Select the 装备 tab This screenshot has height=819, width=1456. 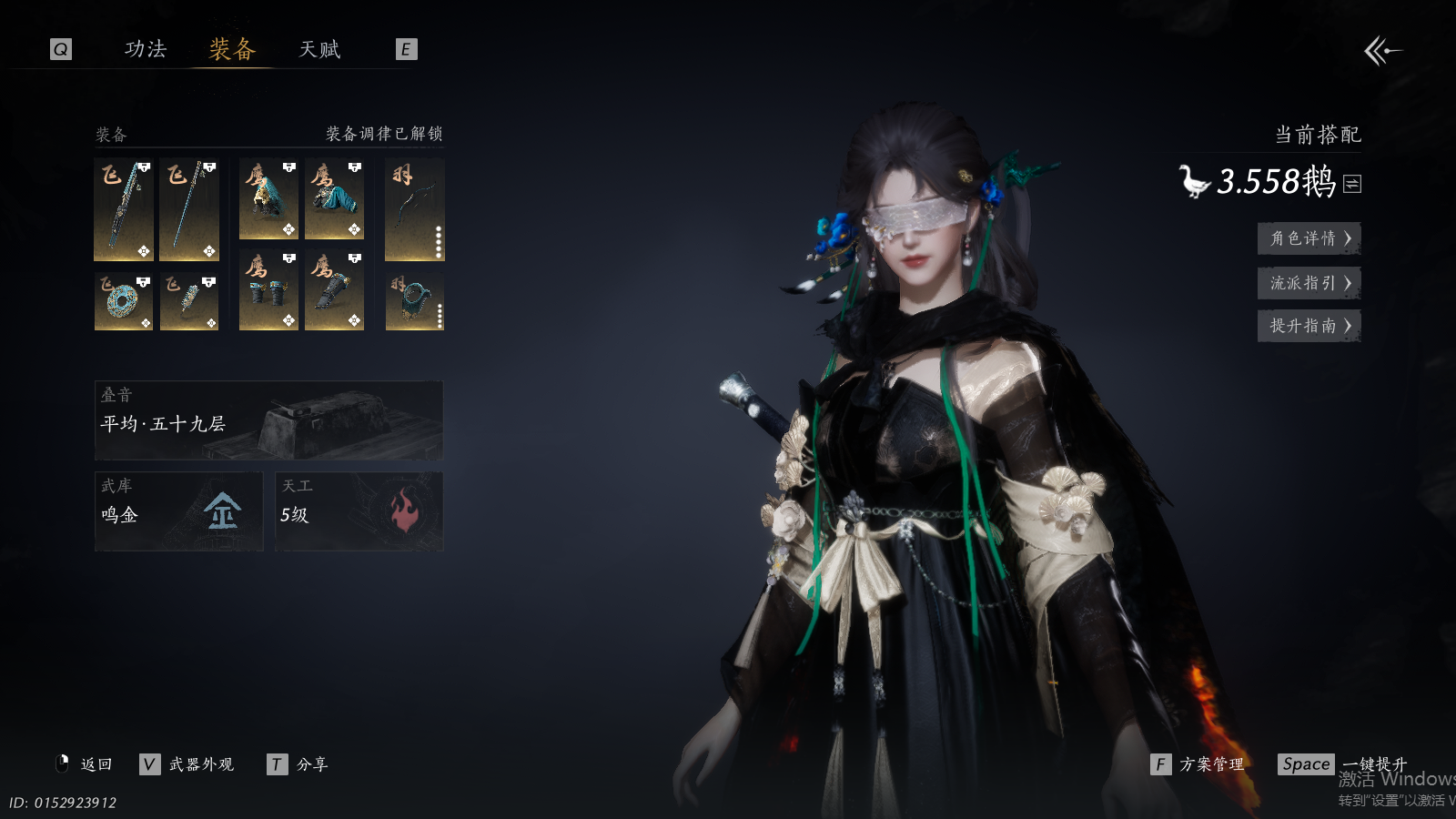(232, 49)
